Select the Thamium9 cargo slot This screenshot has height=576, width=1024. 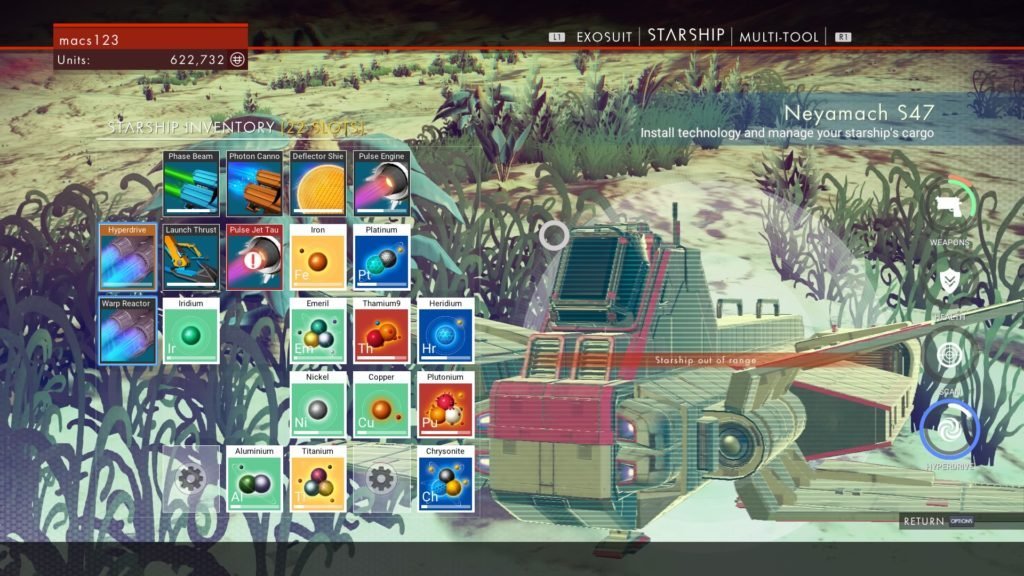(x=382, y=330)
